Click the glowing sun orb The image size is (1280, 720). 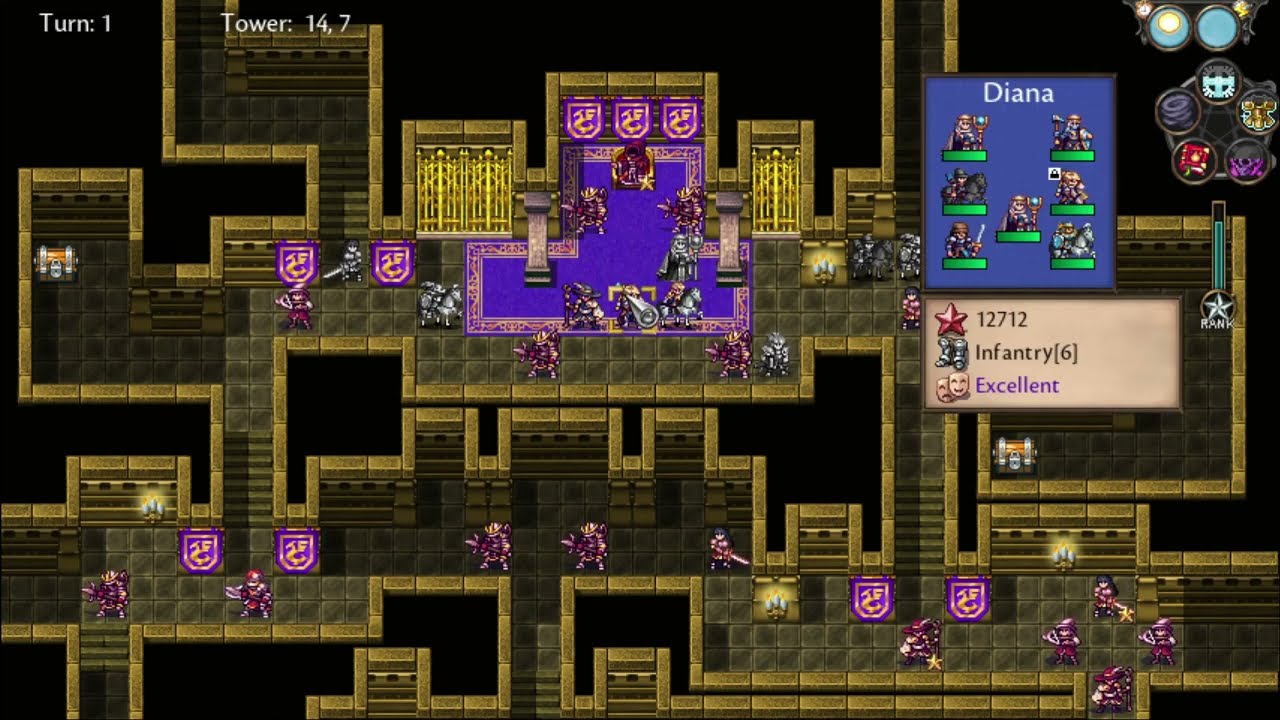[x=1168, y=27]
